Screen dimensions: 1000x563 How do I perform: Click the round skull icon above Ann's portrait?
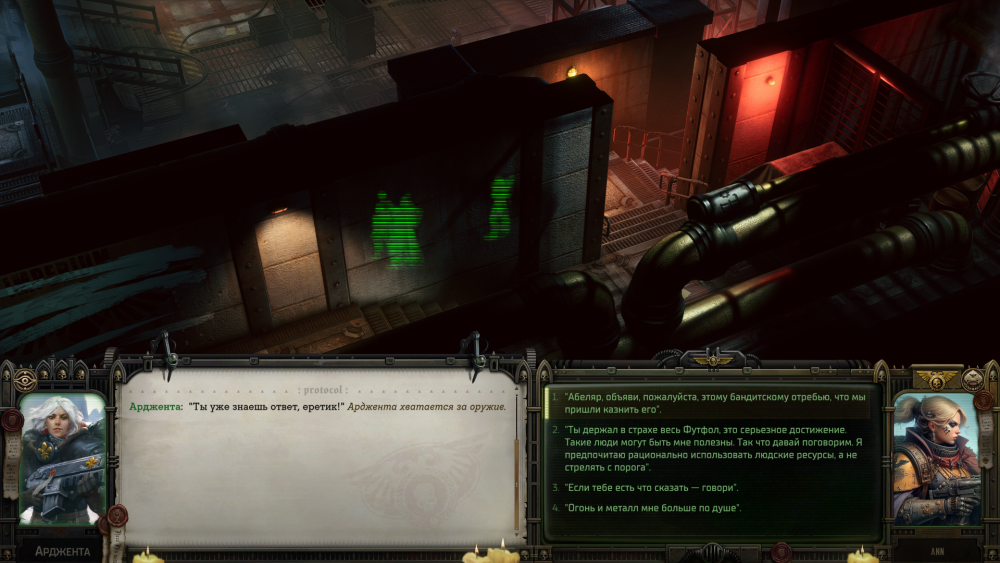[x=973, y=379]
